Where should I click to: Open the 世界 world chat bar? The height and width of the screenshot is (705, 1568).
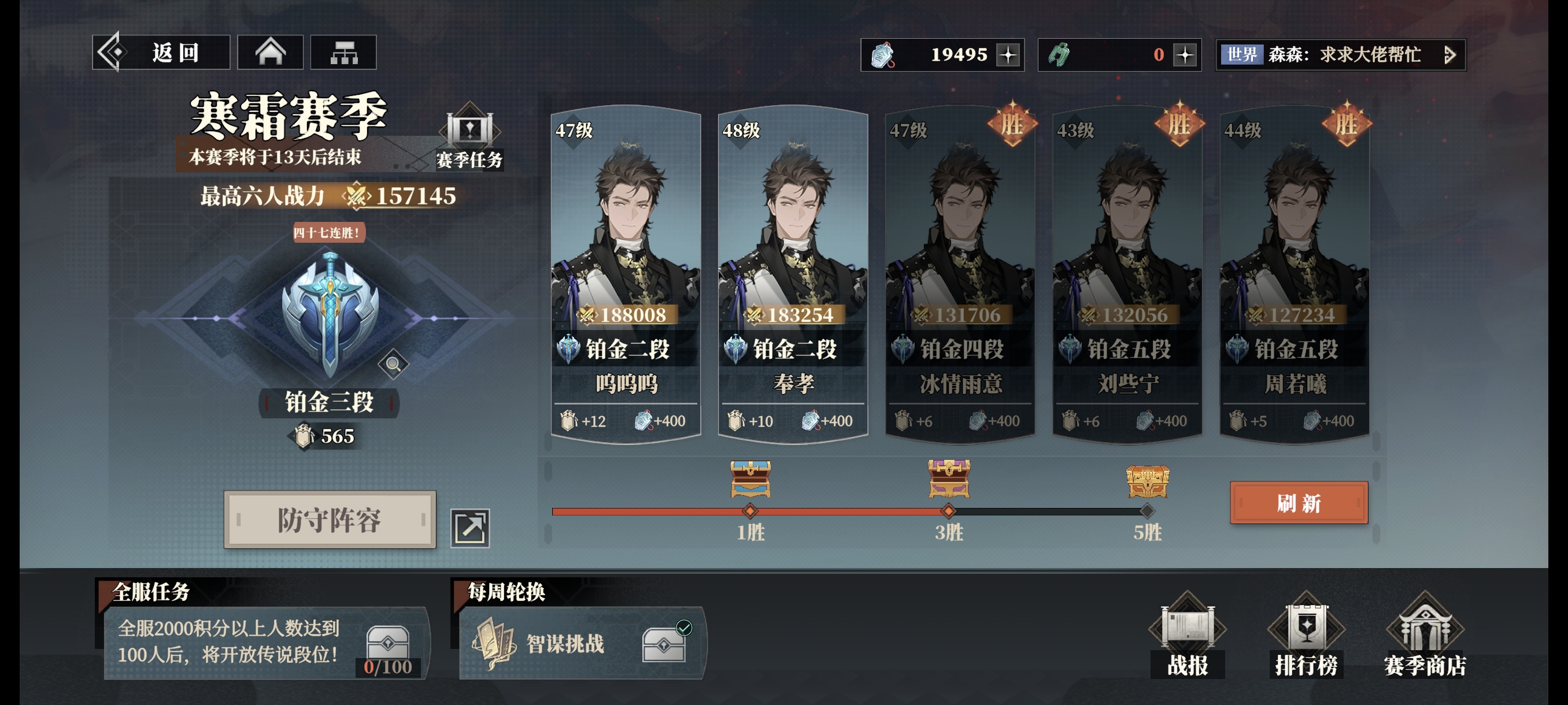1339,55
